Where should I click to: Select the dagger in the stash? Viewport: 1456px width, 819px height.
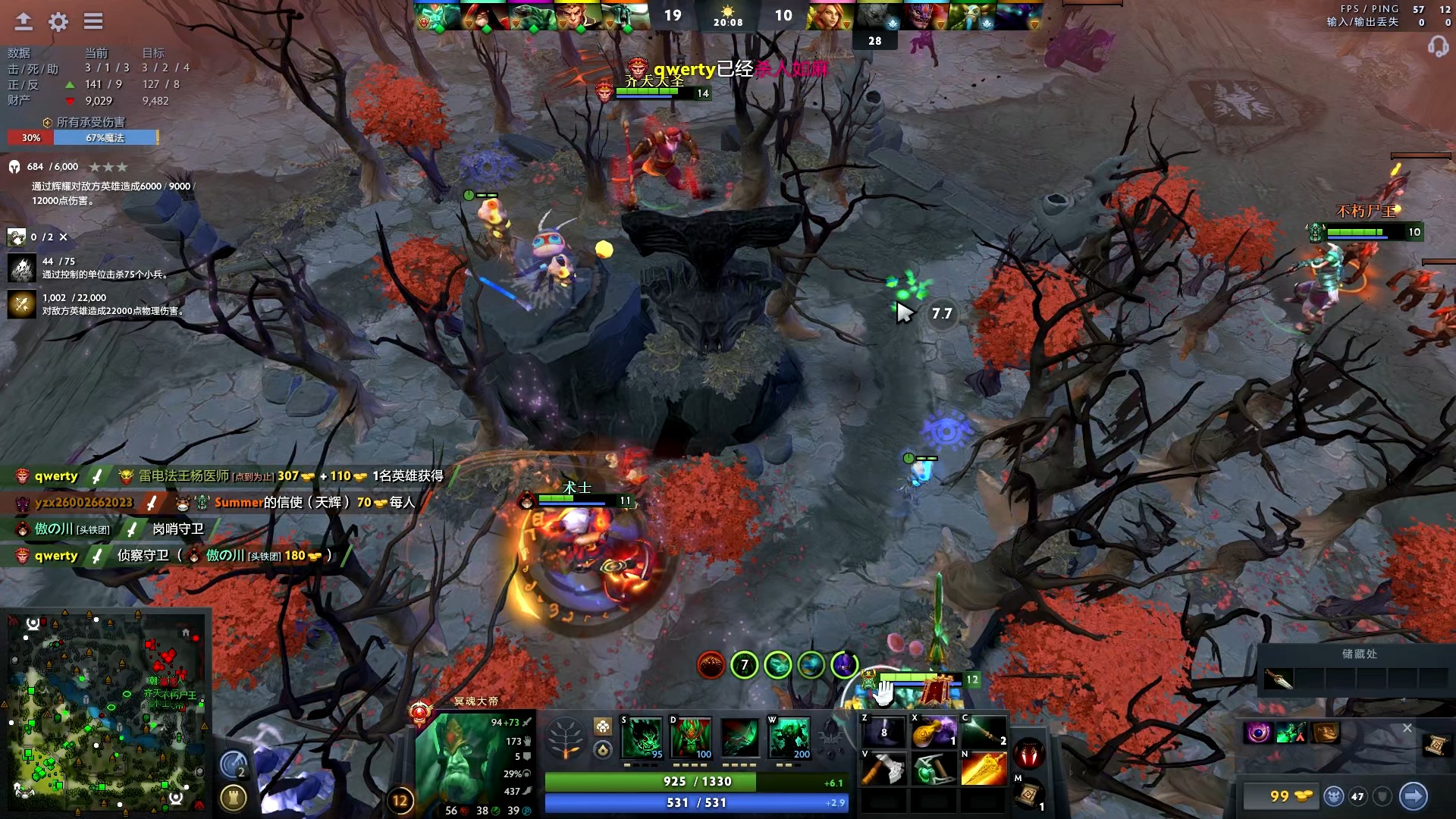click(1279, 679)
